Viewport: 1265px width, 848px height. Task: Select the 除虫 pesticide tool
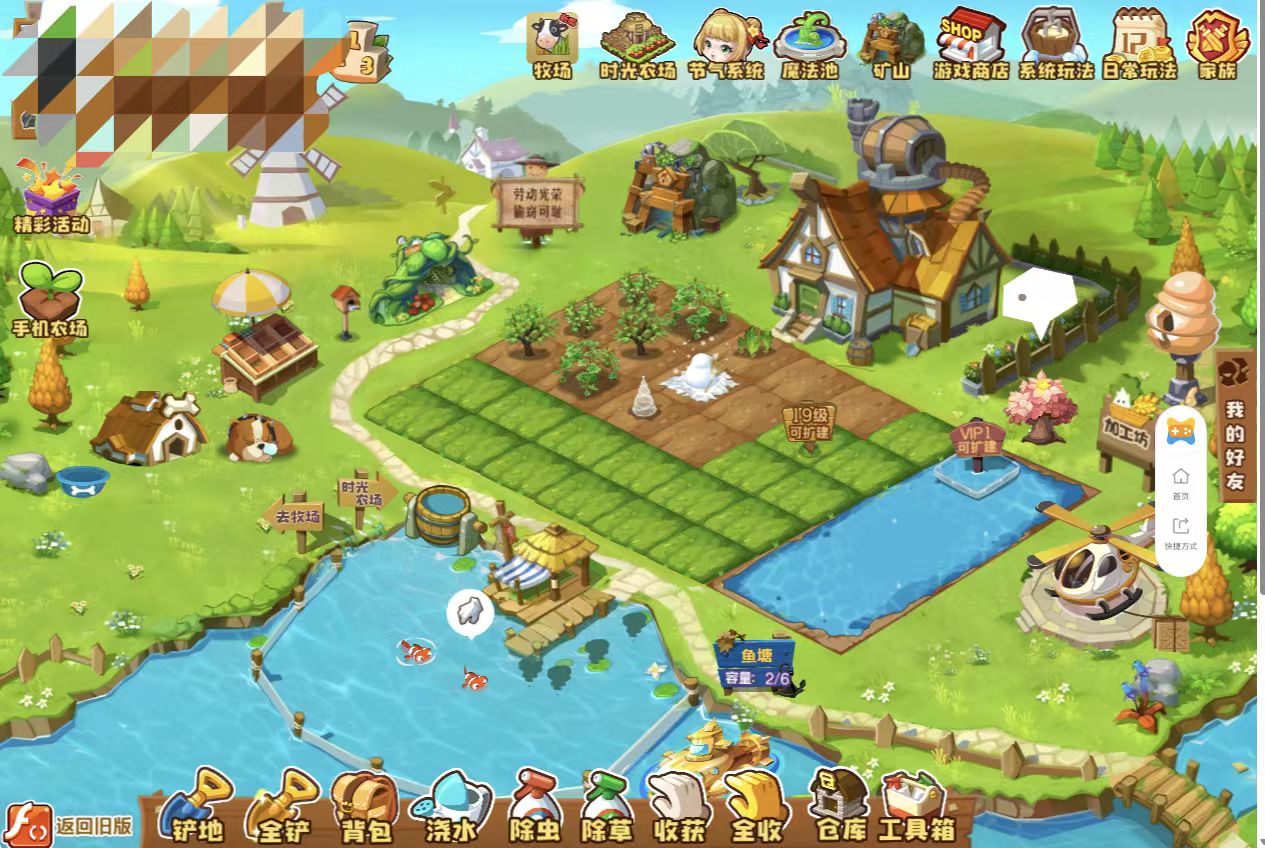535,806
